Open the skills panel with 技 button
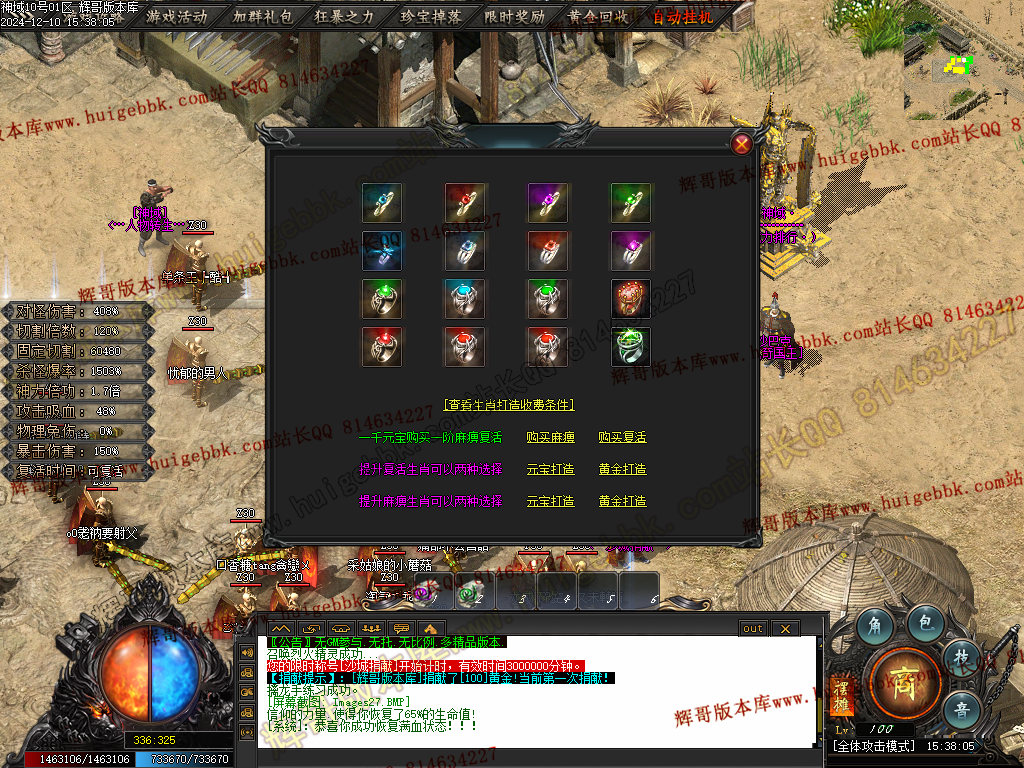This screenshot has height=768, width=1024. [x=961, y=656]
